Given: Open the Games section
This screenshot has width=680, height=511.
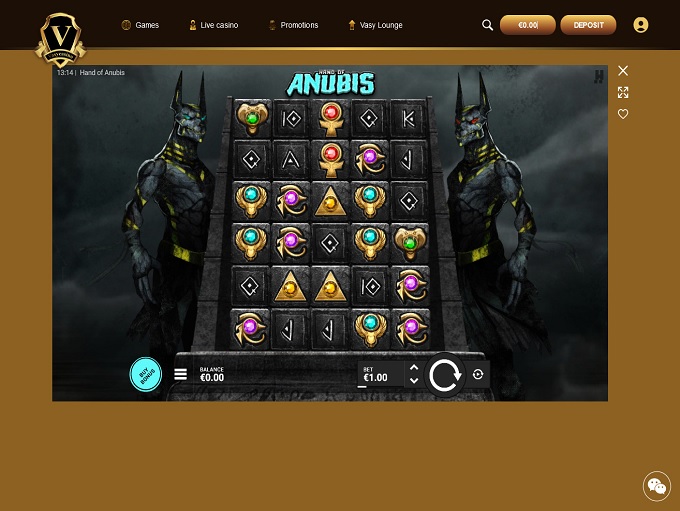Looking at the screenshot, I should (140, 25).
